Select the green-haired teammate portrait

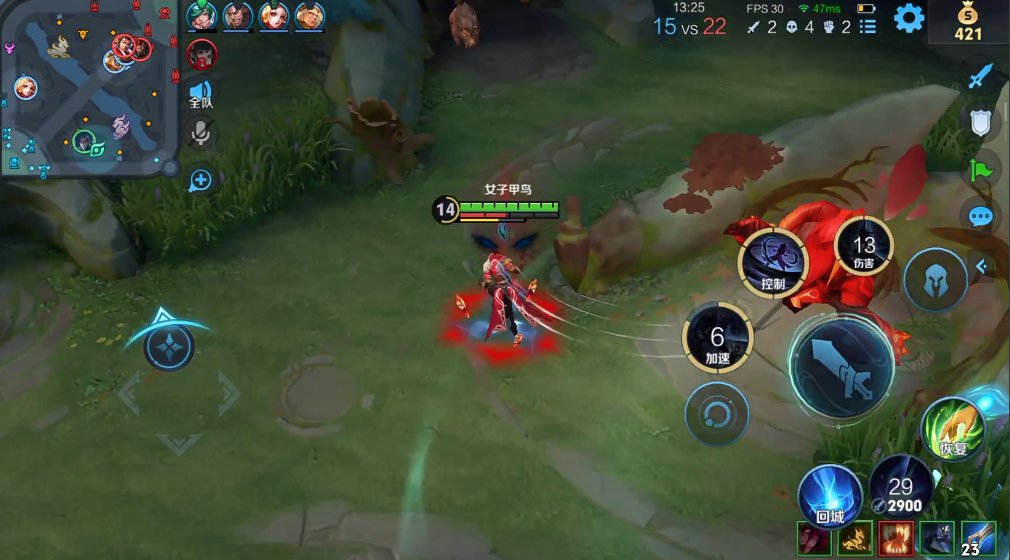201,16
